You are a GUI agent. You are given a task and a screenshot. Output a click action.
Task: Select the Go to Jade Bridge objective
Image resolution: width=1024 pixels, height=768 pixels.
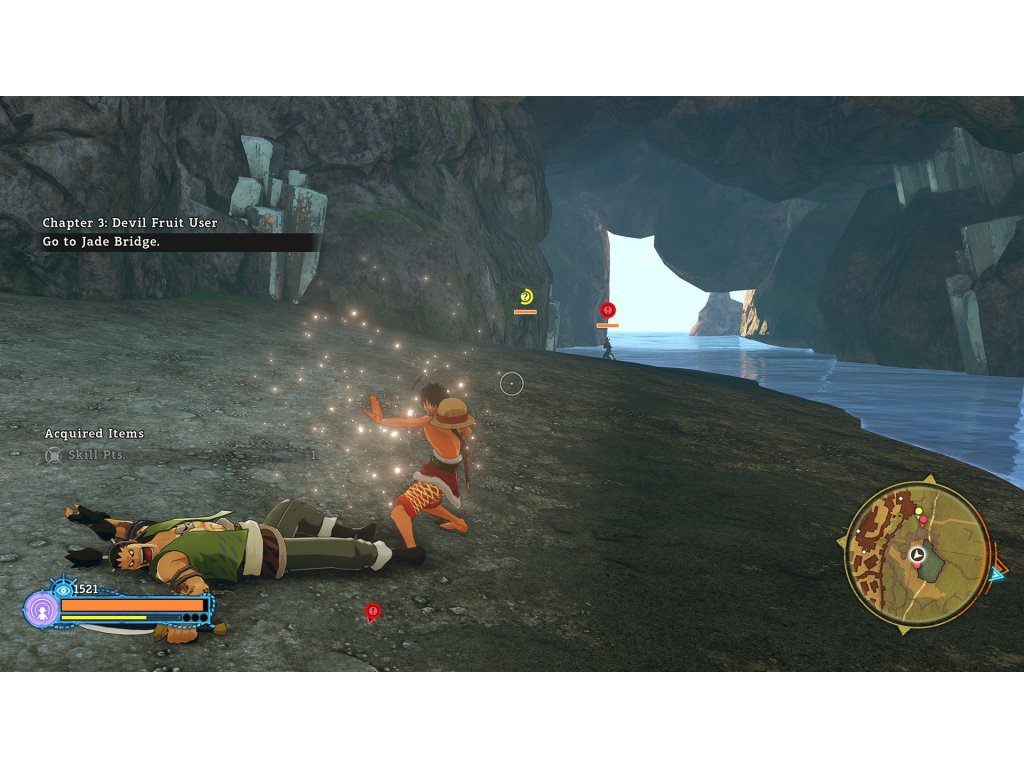pyautogui.click(x=101, y=242)
